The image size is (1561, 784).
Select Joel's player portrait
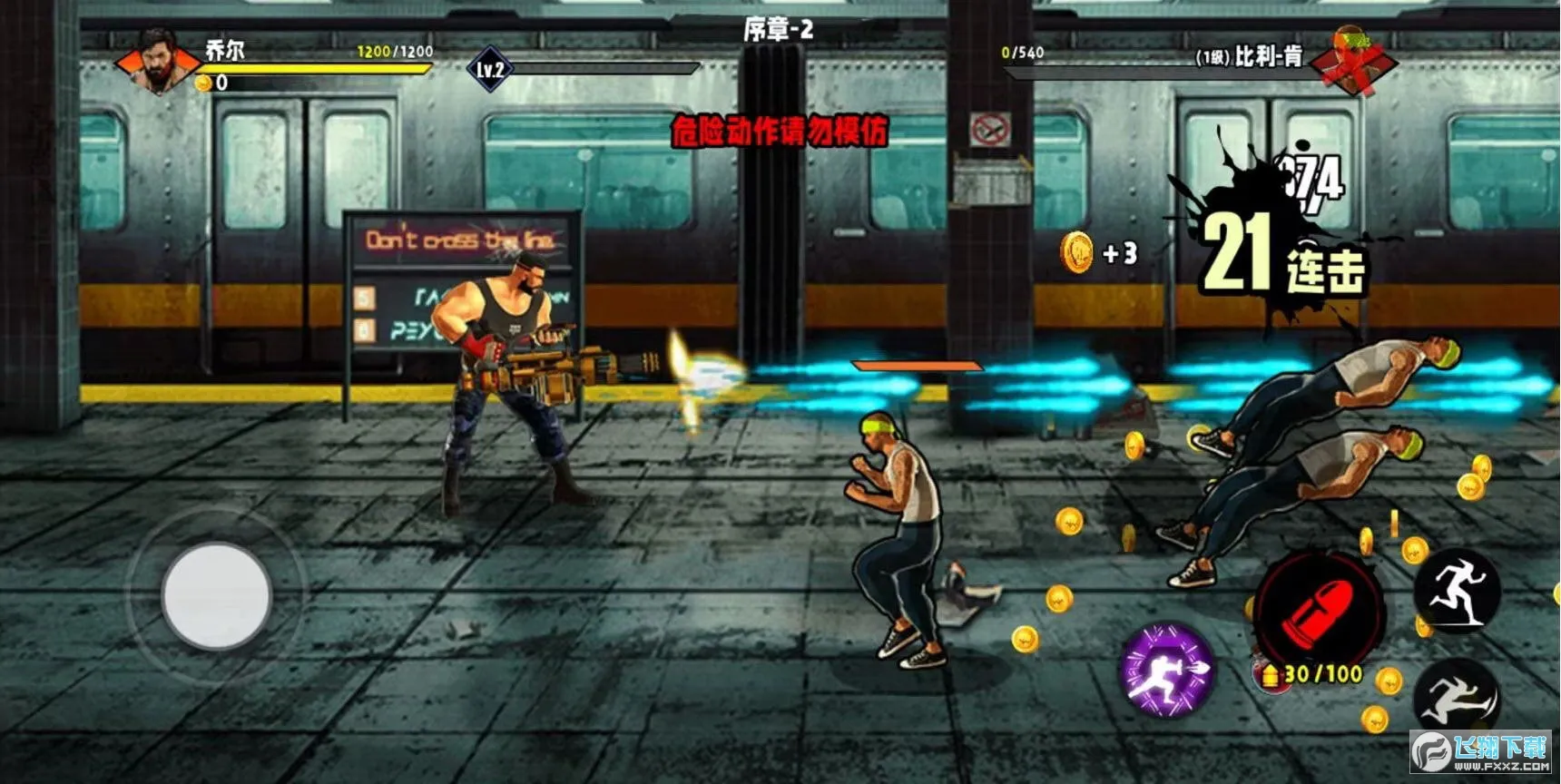tap(158, 61)
